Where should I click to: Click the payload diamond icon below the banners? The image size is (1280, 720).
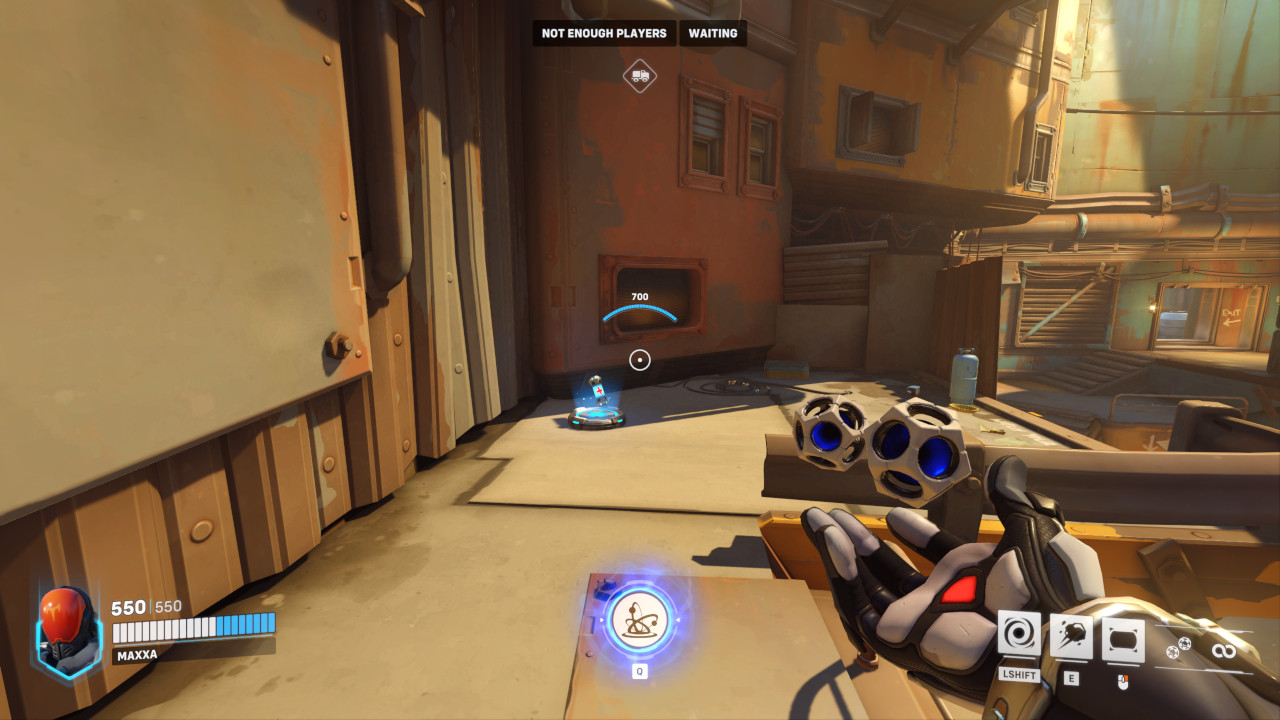640,76
